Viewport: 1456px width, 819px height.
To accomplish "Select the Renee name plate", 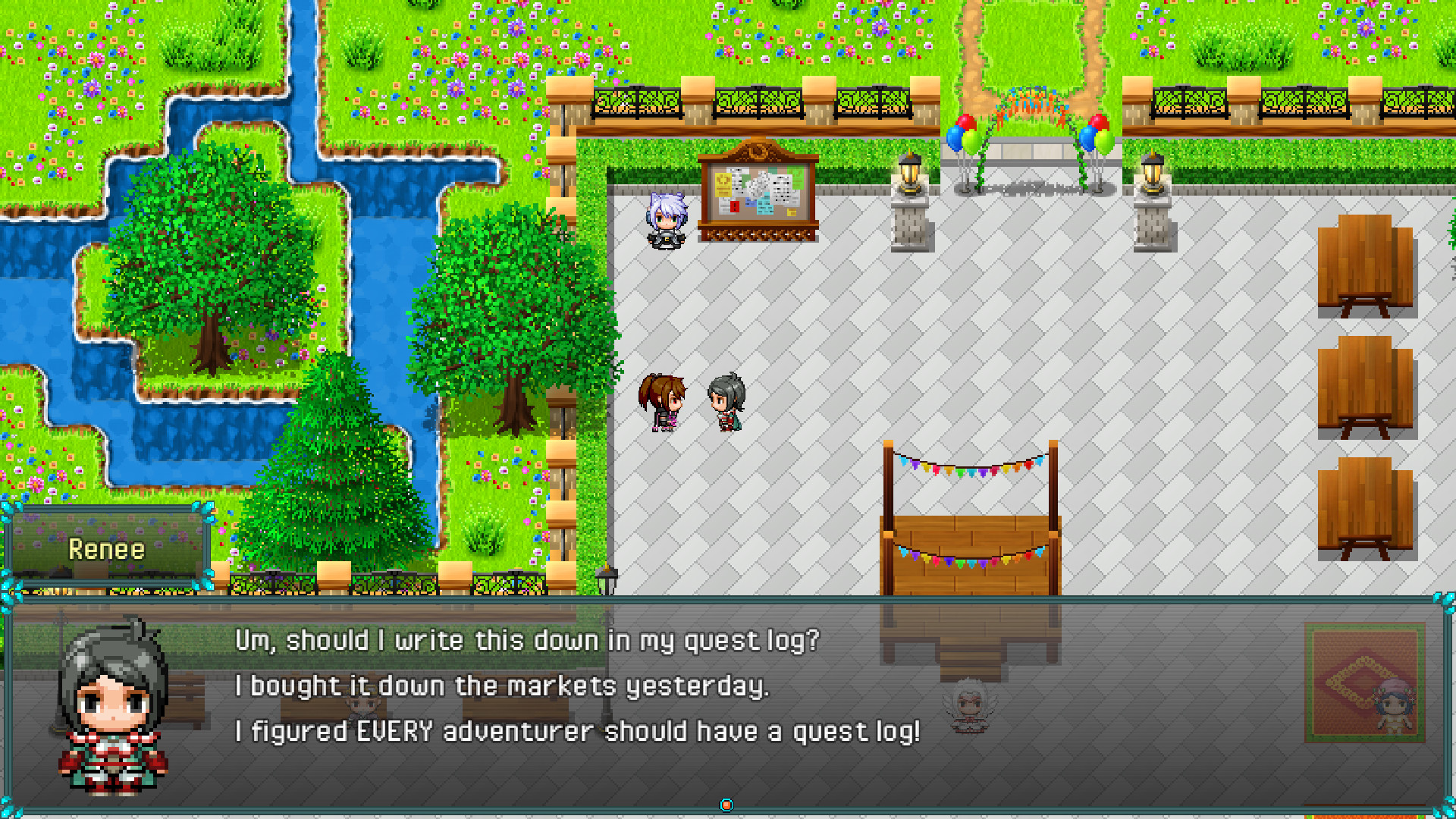I will tap(108, 548).
